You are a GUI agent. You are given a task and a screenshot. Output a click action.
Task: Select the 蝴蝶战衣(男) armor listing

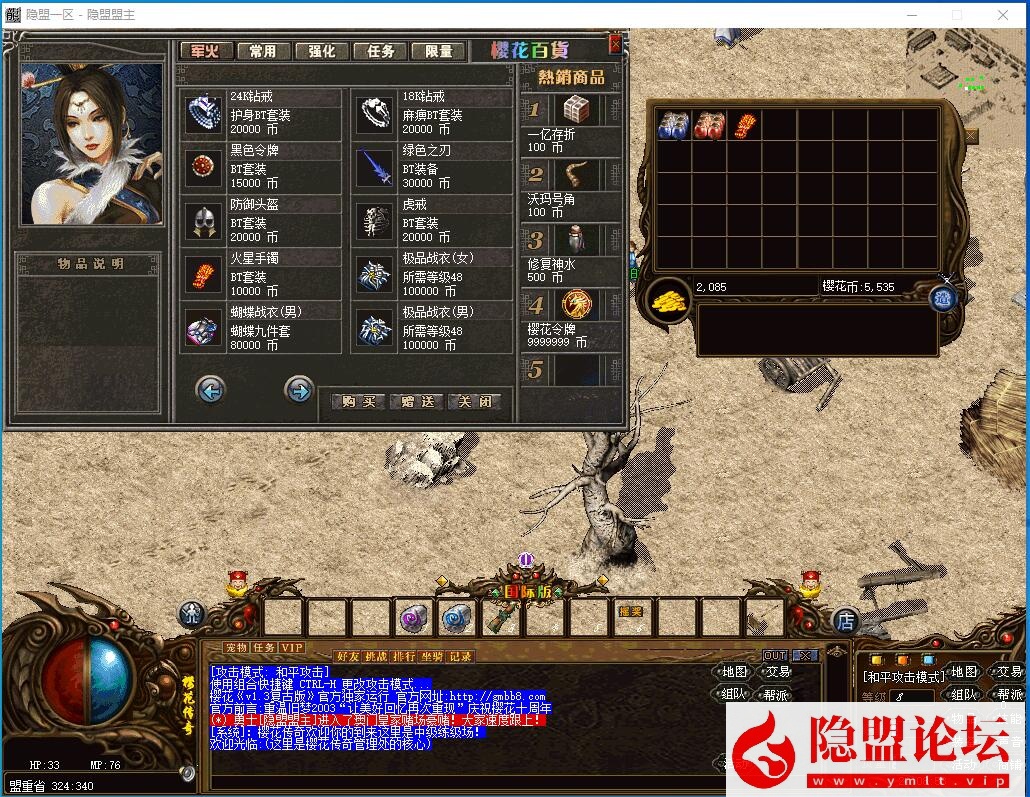click(x=205, y=329)
